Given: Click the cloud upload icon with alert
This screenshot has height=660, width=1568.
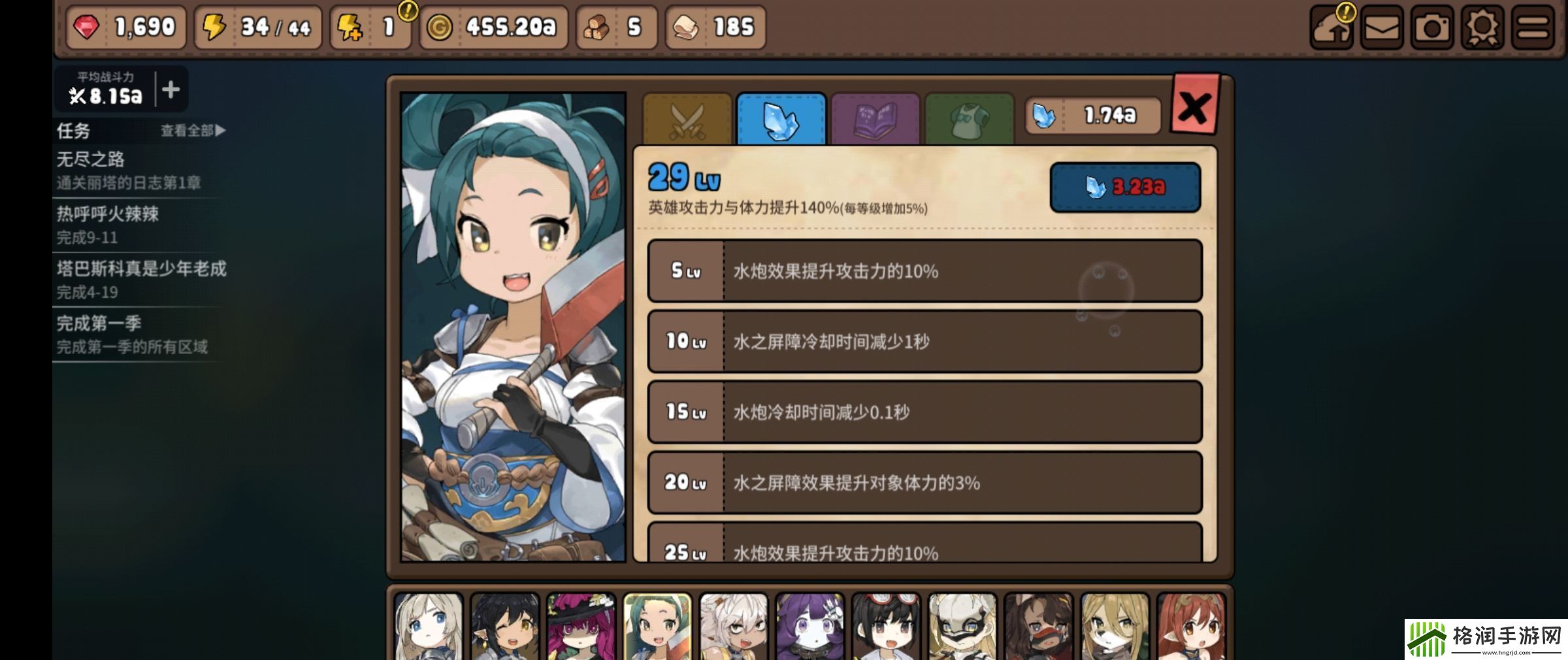Looking at the screenshot, I should tap(1330, 27).
